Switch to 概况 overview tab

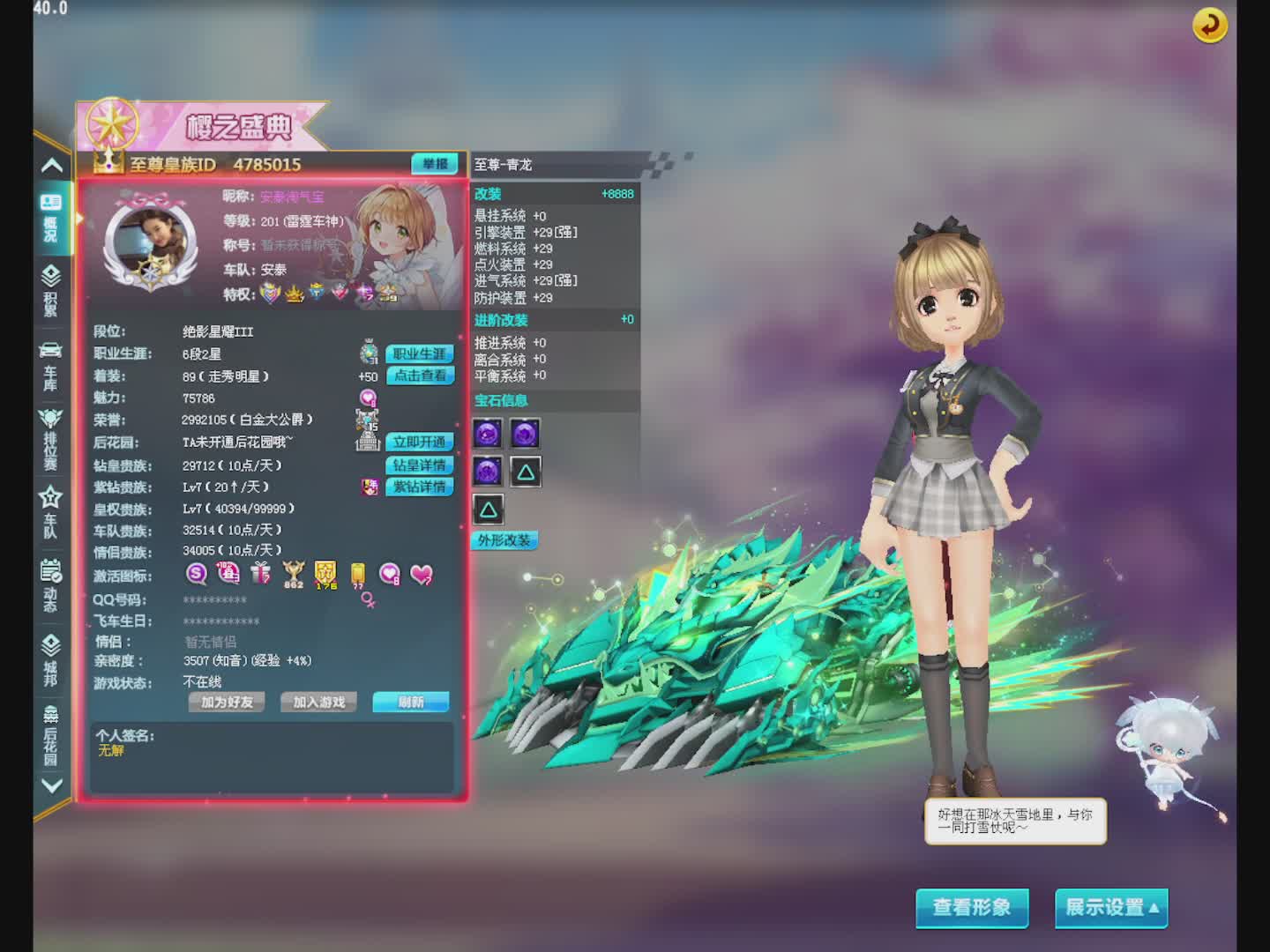click(51, 218)
